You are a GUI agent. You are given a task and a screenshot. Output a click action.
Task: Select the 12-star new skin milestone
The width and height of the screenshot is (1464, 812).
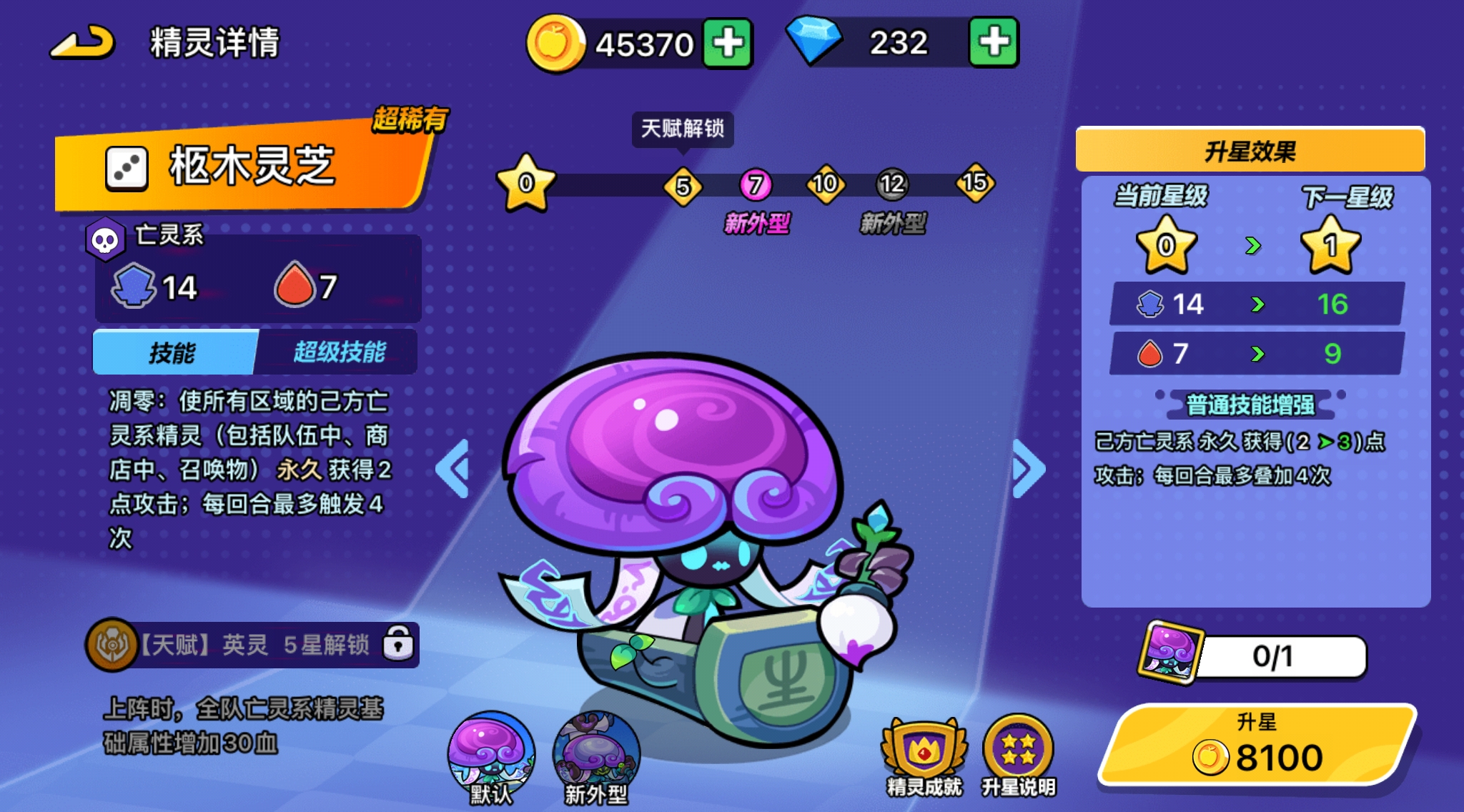point(892,185)
